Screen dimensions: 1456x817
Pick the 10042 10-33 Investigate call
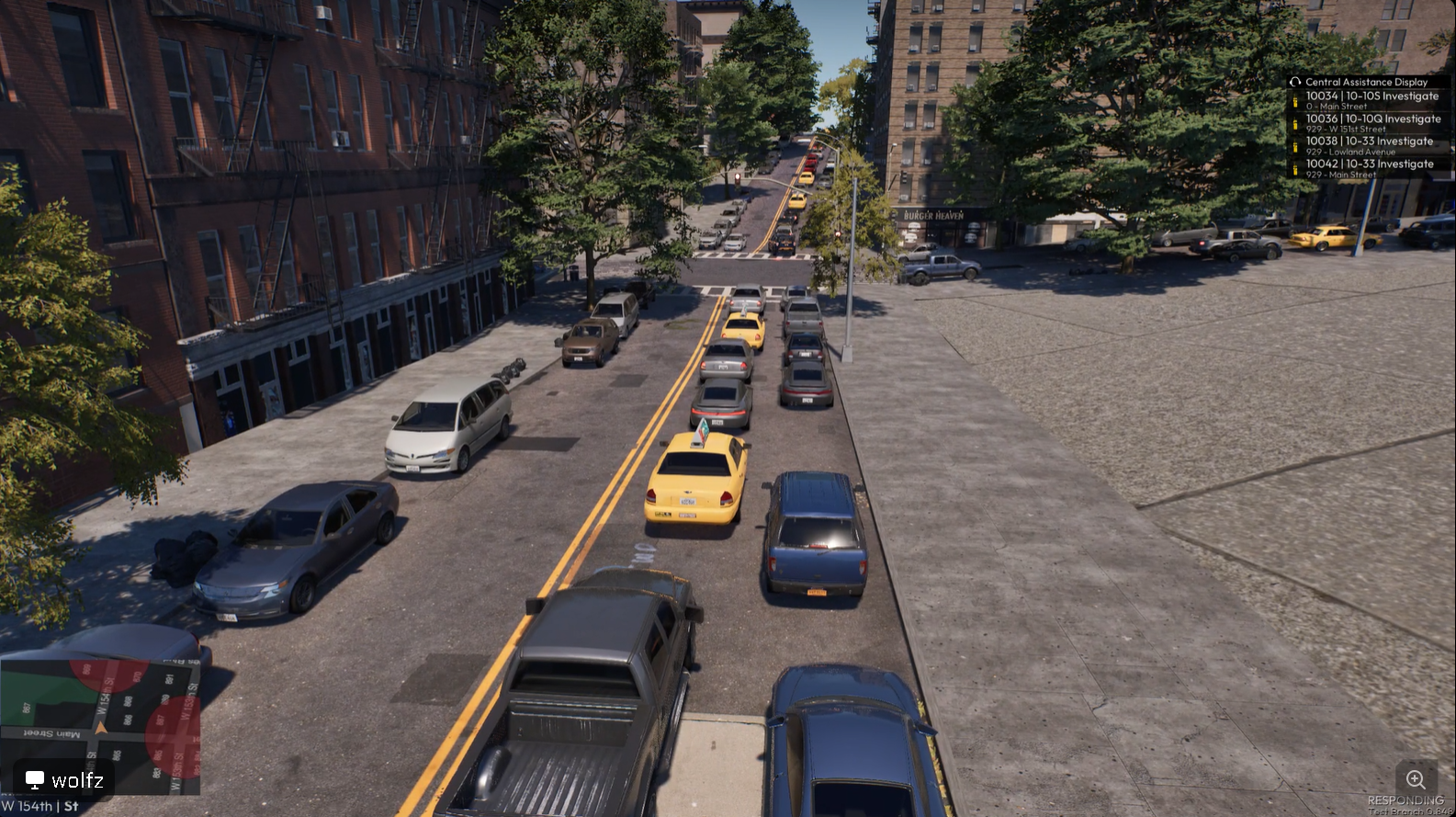[1369, 168]
